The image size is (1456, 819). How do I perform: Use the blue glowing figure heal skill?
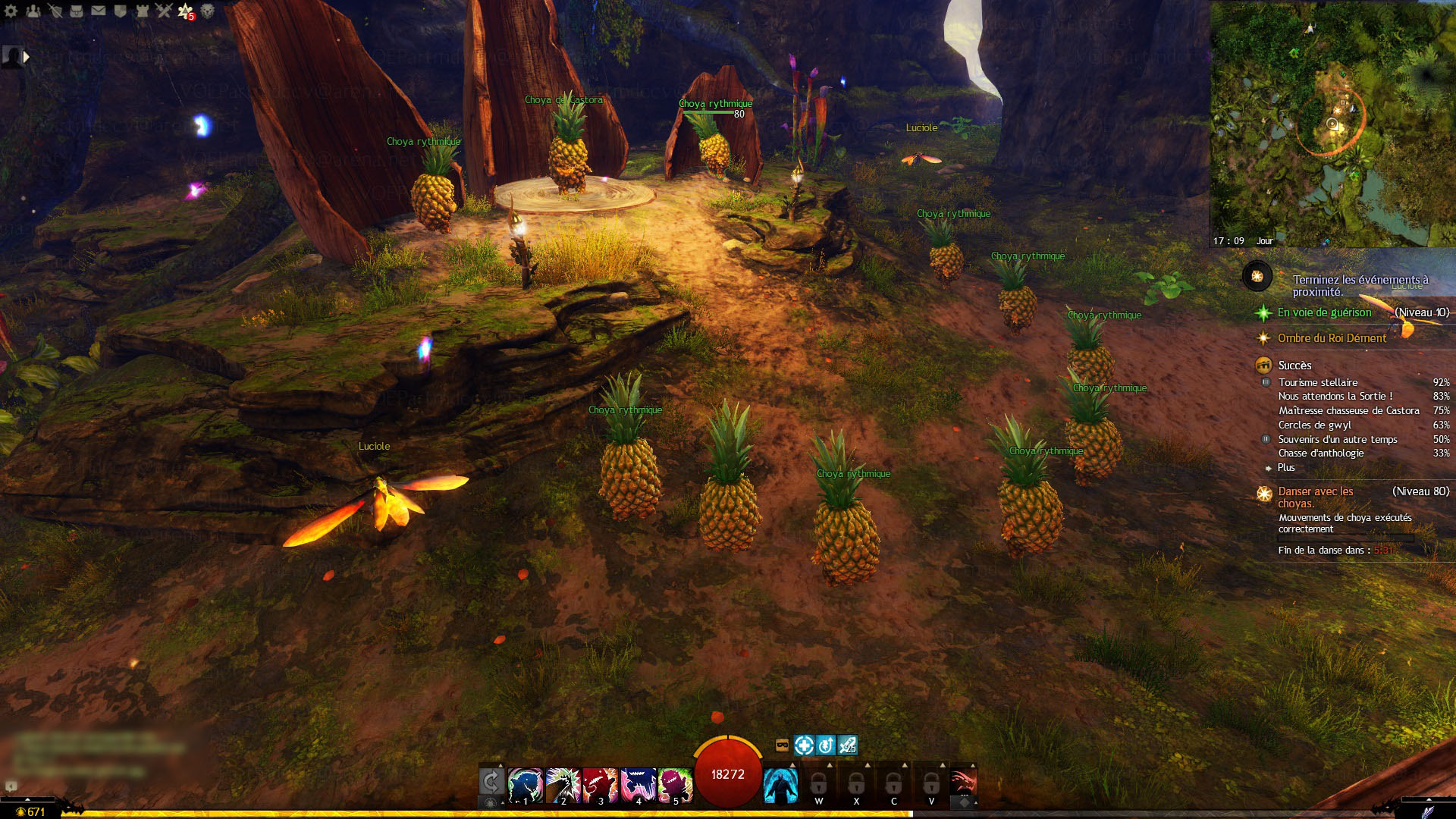coord(780,785)
